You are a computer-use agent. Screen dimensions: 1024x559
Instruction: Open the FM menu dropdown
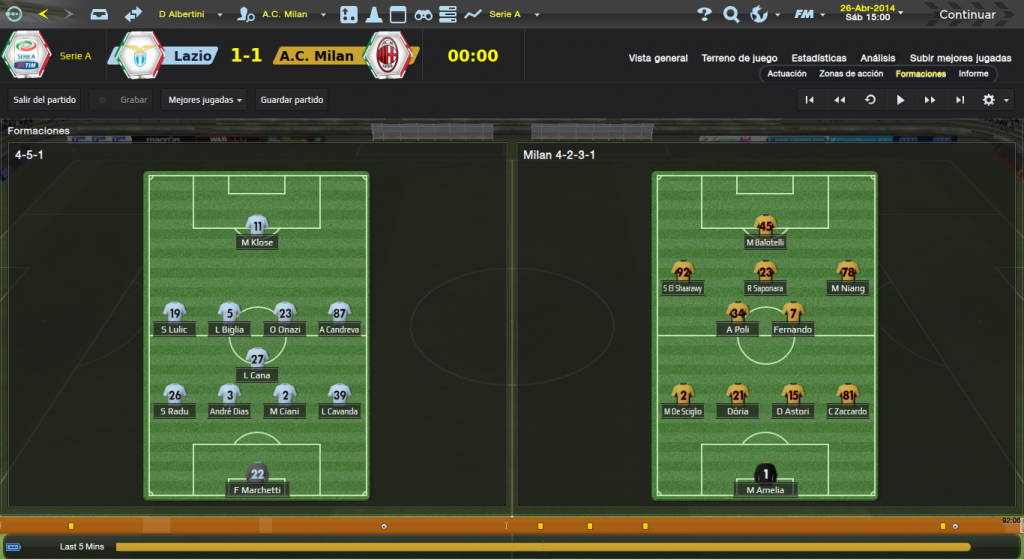coord(807,14)
